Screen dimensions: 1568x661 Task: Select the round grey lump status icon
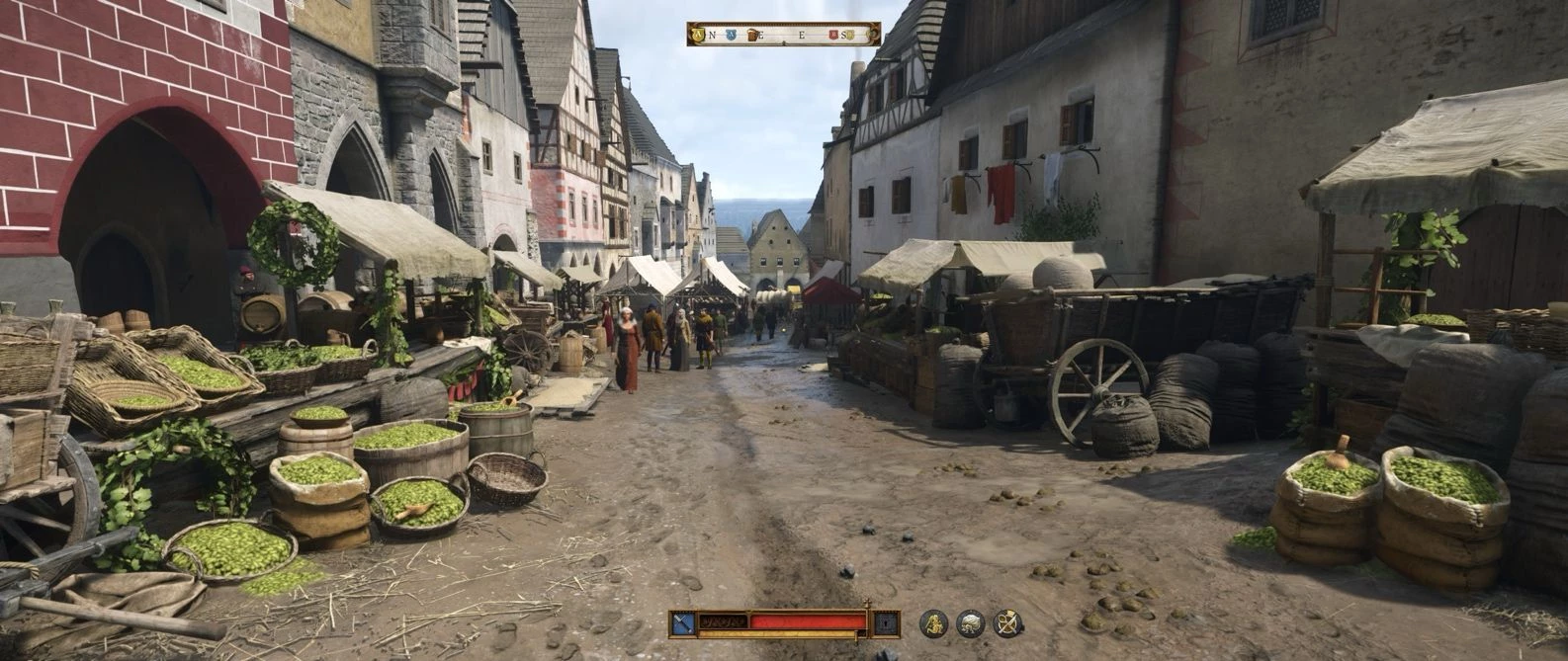pos(971,623)
